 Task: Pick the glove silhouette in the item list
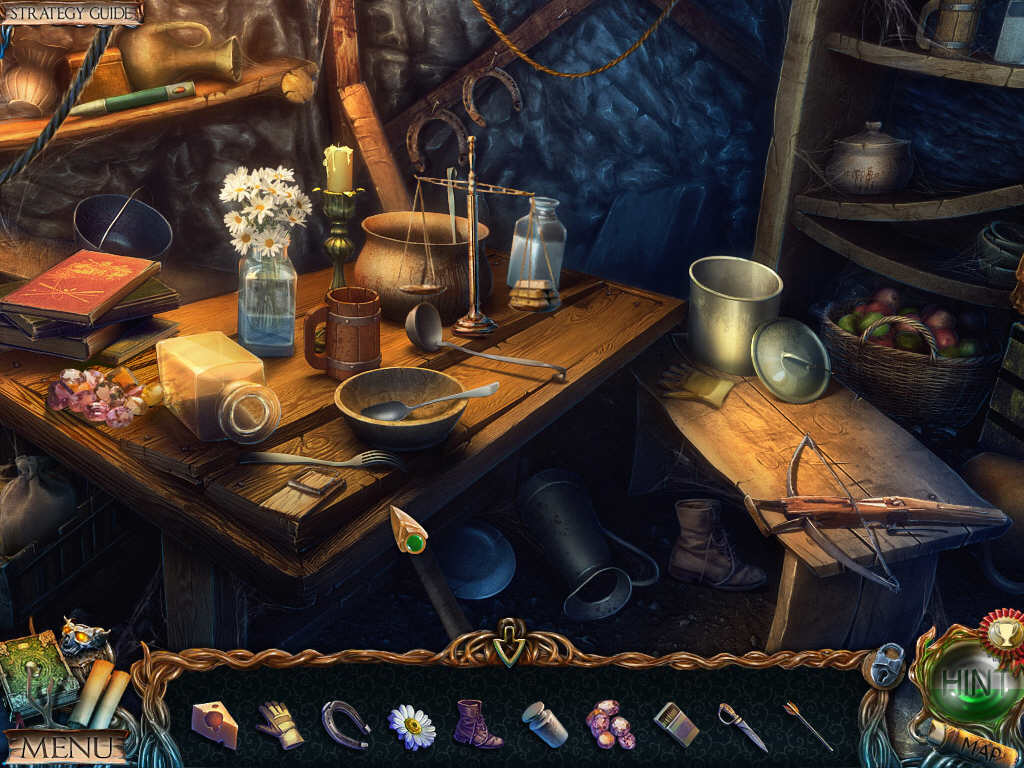pos(280,723)
